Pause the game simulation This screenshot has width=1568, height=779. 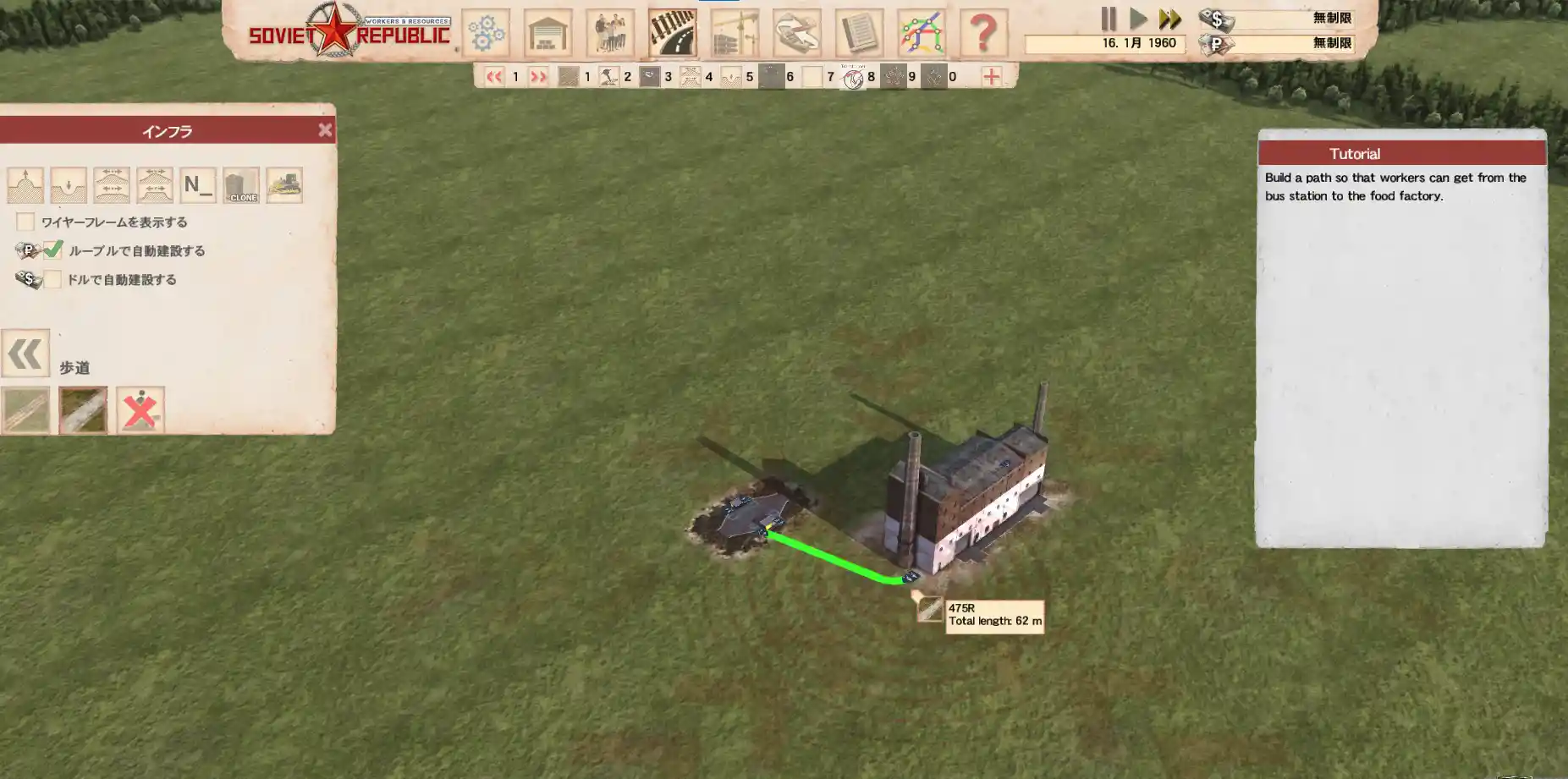tap(1109, 19)
